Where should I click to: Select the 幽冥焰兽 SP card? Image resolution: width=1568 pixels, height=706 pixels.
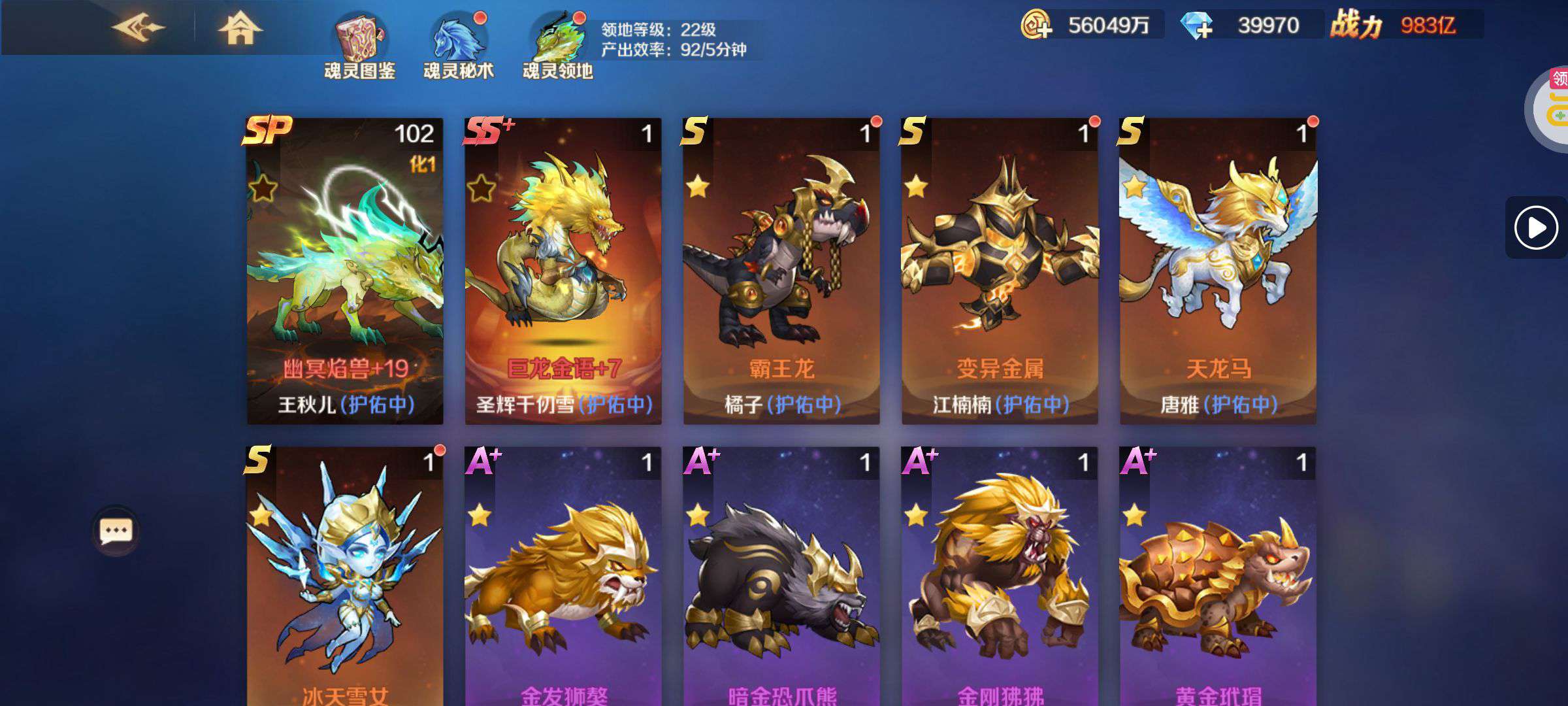345,271
